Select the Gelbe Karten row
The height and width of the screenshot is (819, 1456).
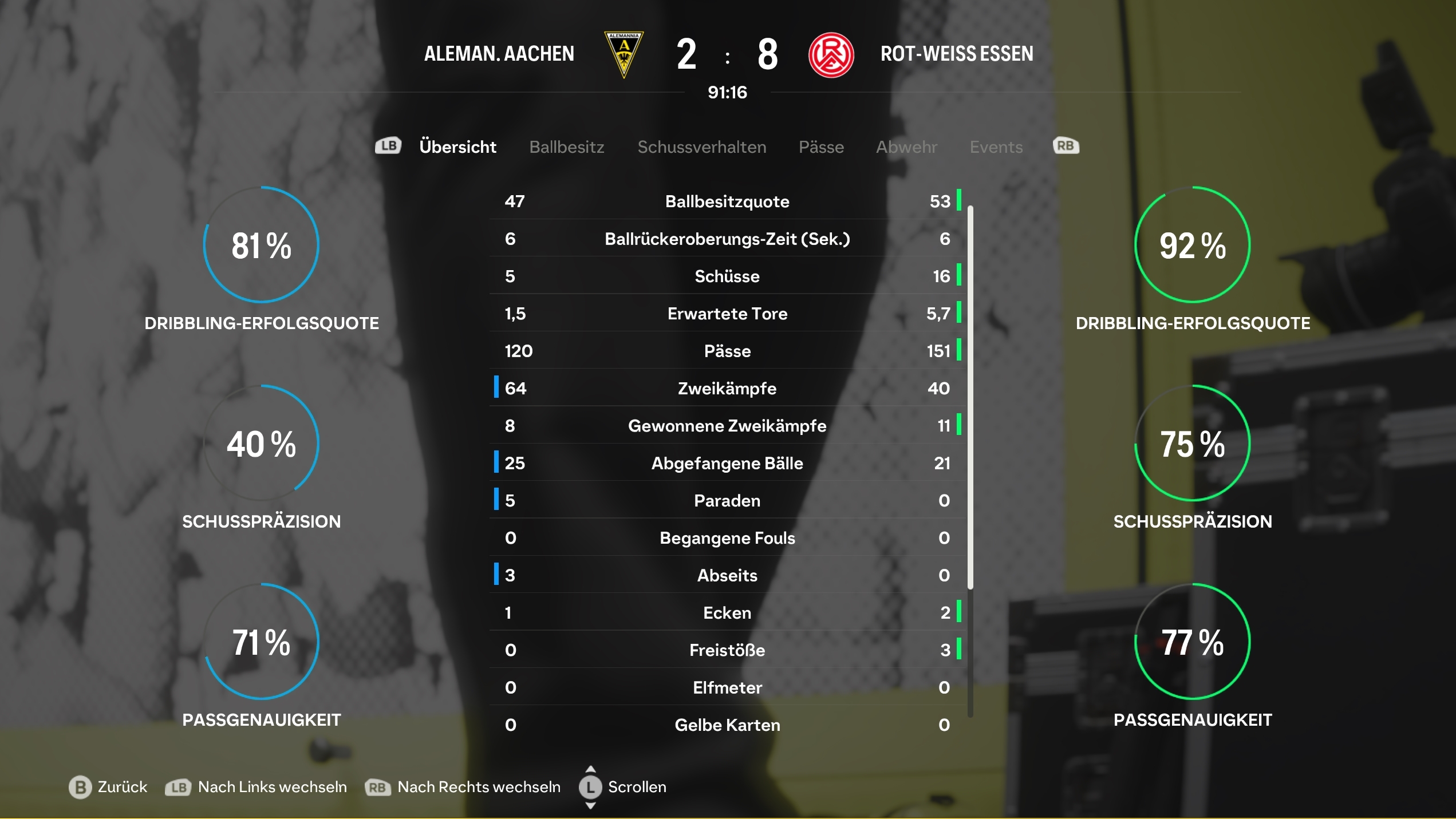pos(727,725)
